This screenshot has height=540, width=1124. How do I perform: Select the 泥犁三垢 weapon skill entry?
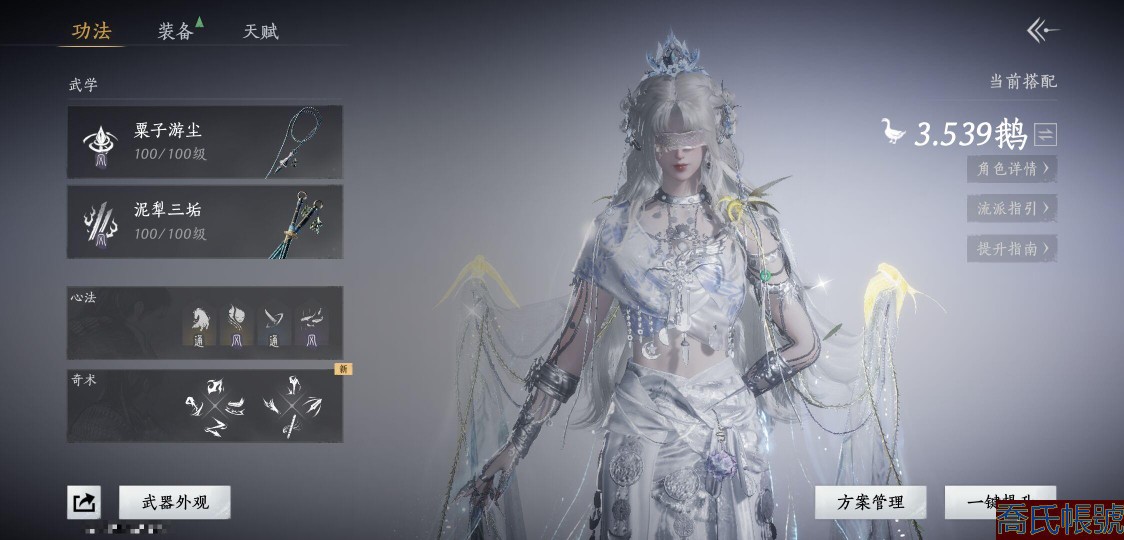point(205,222)
